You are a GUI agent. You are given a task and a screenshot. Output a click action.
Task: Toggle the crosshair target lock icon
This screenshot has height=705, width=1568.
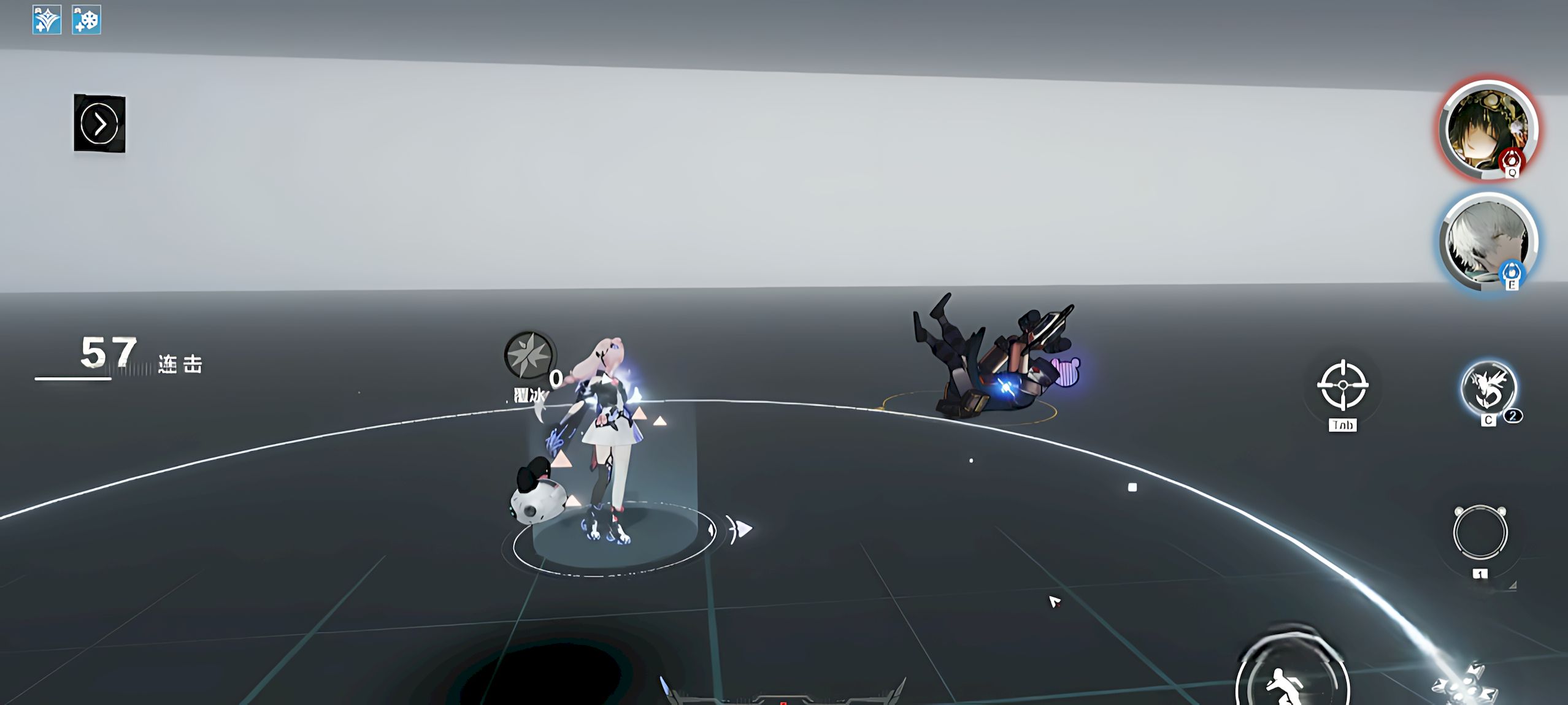coord(1342,386)
